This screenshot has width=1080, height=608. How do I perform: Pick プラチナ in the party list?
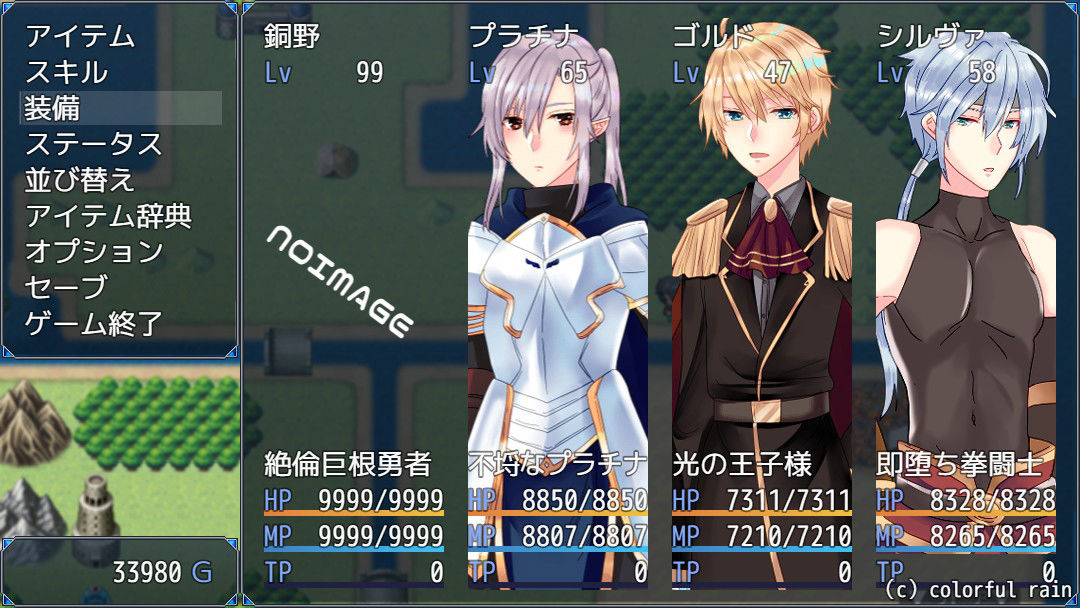click(557, 300)
